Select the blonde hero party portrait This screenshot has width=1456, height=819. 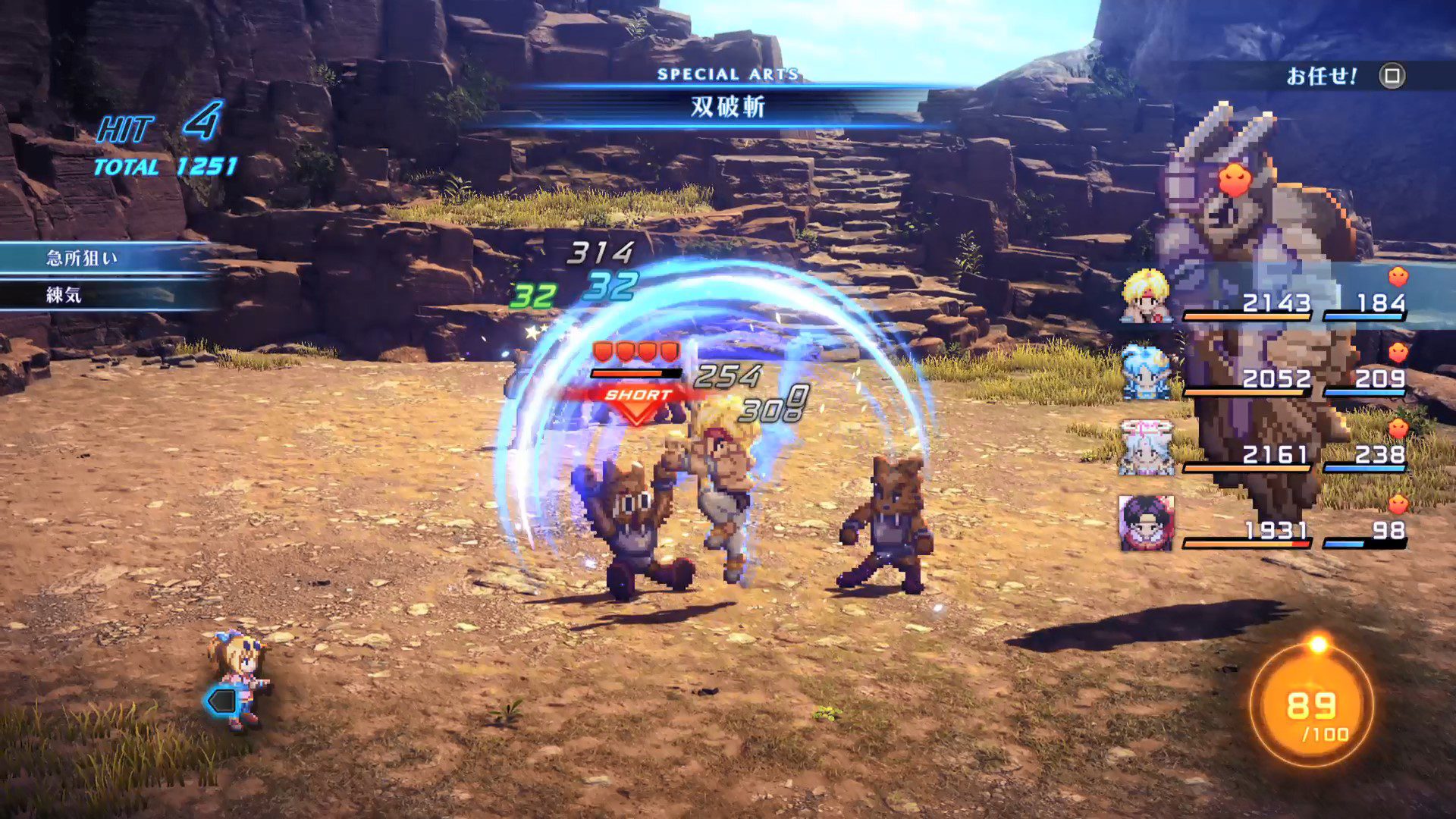click(1146, 296)
